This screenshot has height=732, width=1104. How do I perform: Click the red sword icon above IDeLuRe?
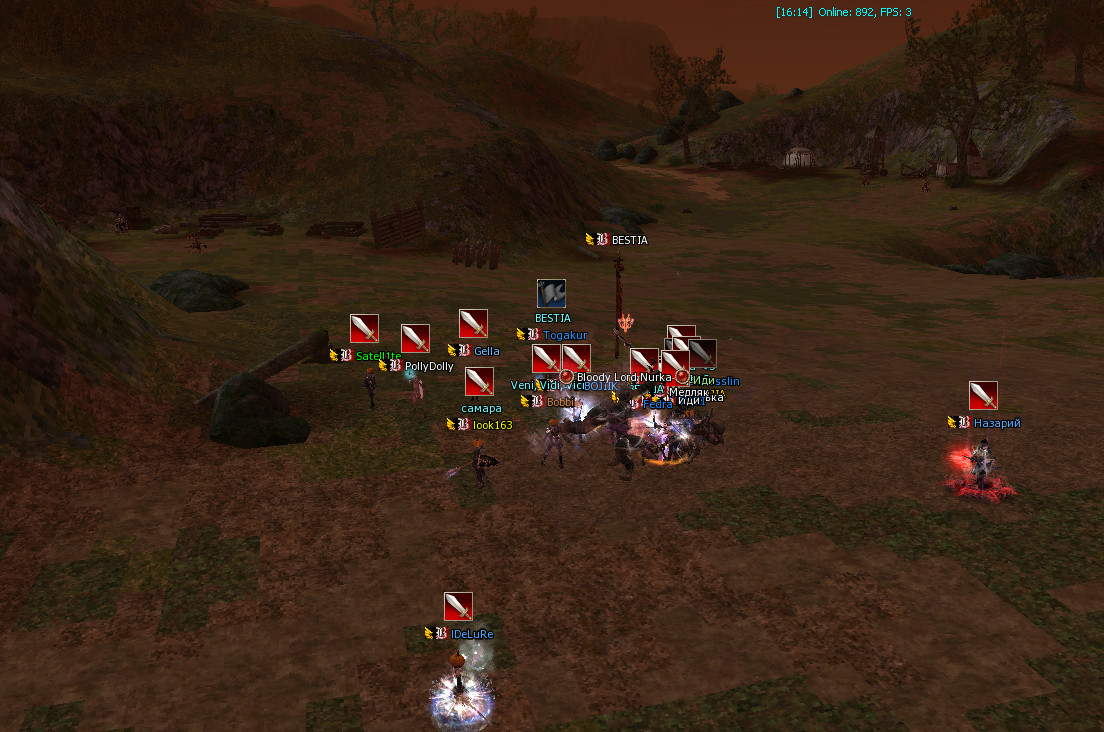point(458,607)
